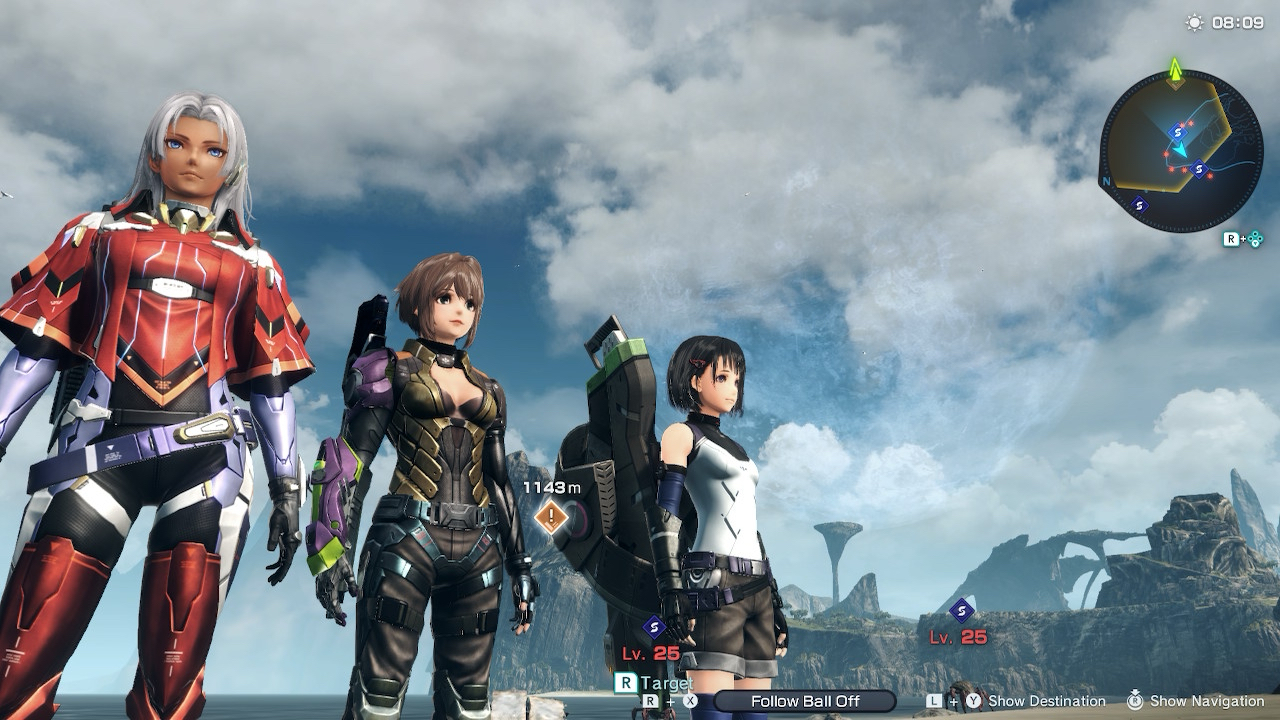Toggle the Follow Ball Off button

click(x=804, y=701)
